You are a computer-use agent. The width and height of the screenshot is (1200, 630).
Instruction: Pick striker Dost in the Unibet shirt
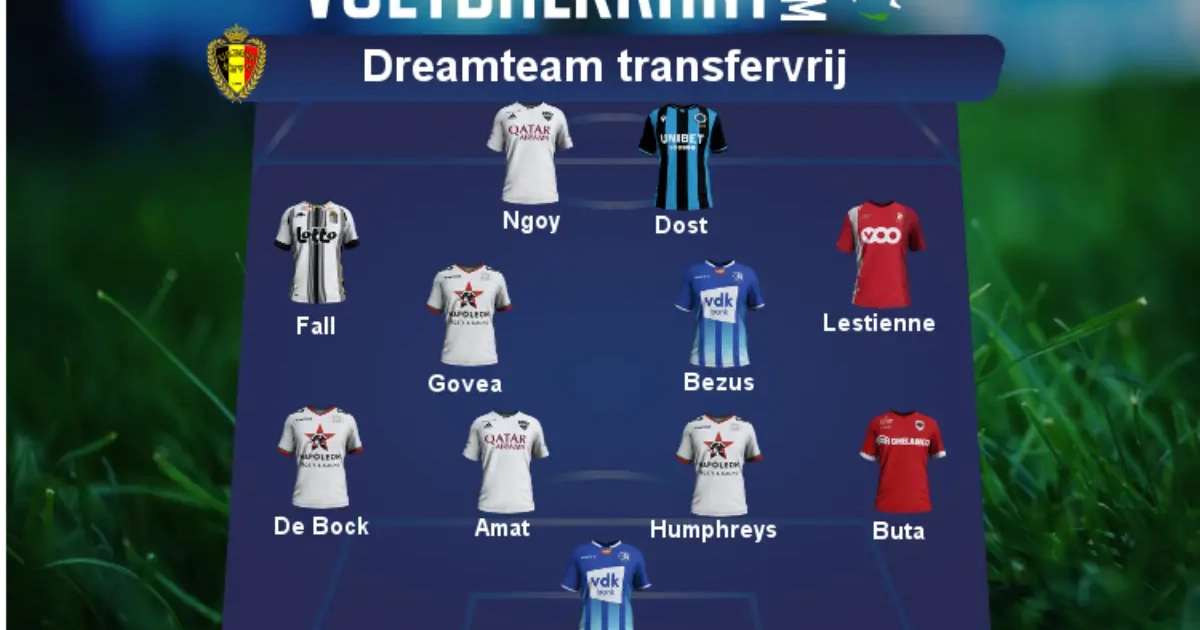pyautogui.click(x=682, y=156)
